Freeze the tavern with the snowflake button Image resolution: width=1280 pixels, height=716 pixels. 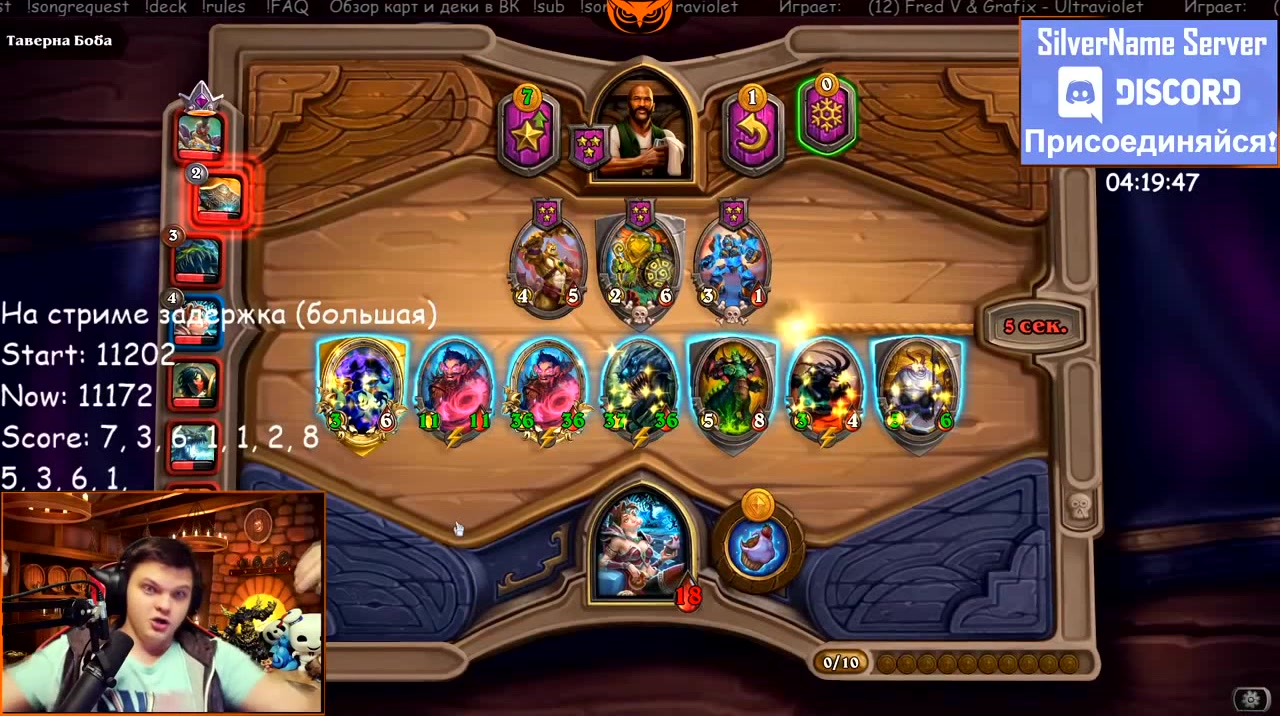(x=826, y=116)
